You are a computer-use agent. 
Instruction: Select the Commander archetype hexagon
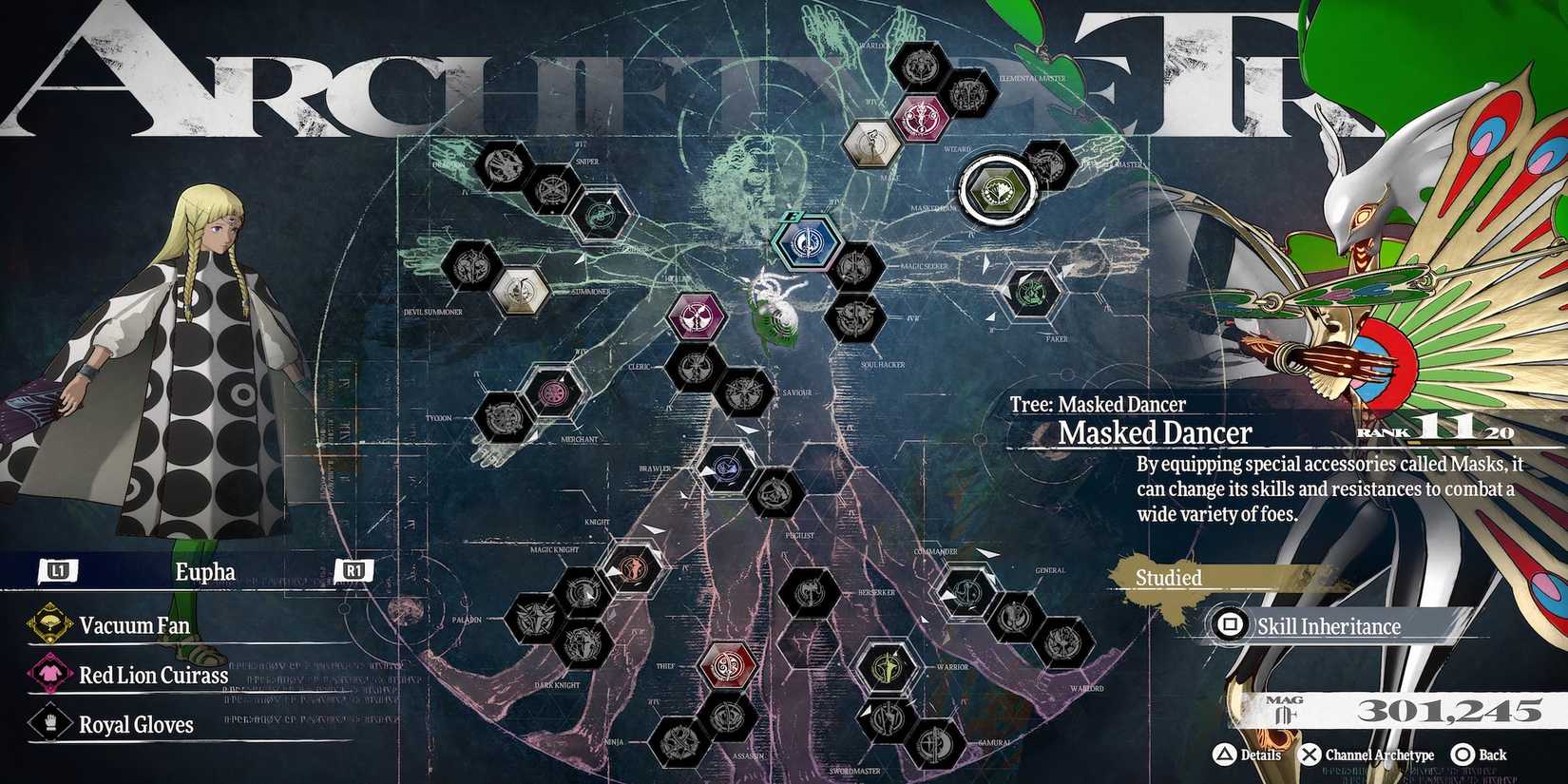[966, 592]
